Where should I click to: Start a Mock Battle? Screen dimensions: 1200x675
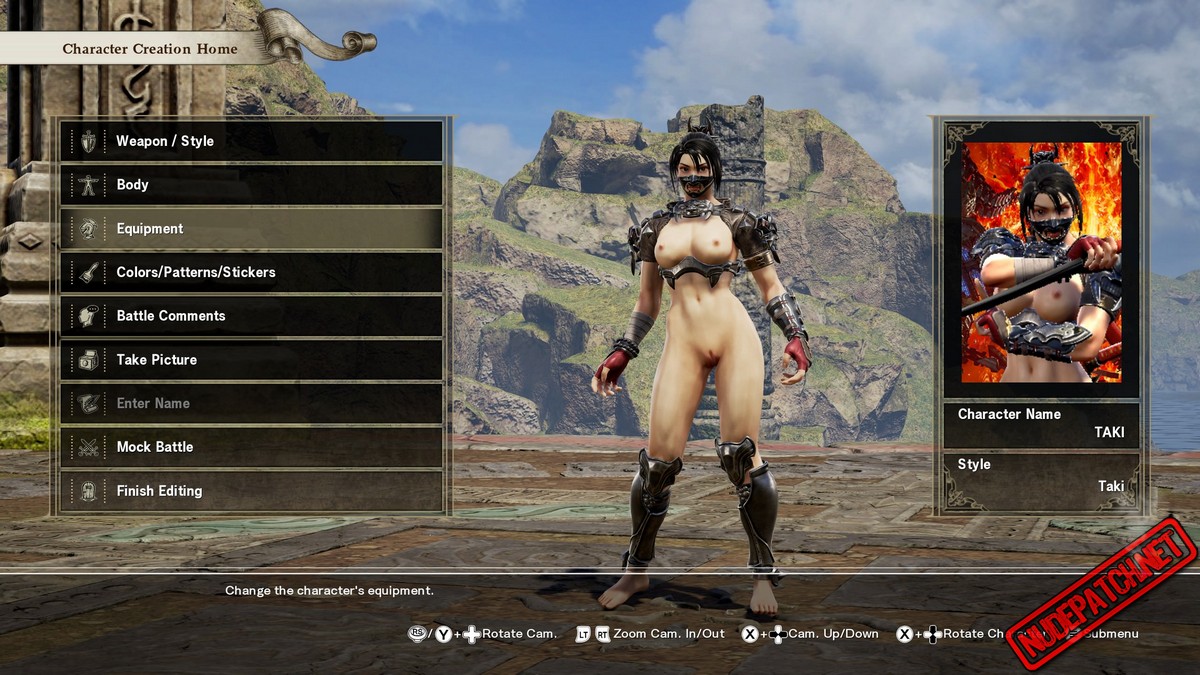point(250,447)
